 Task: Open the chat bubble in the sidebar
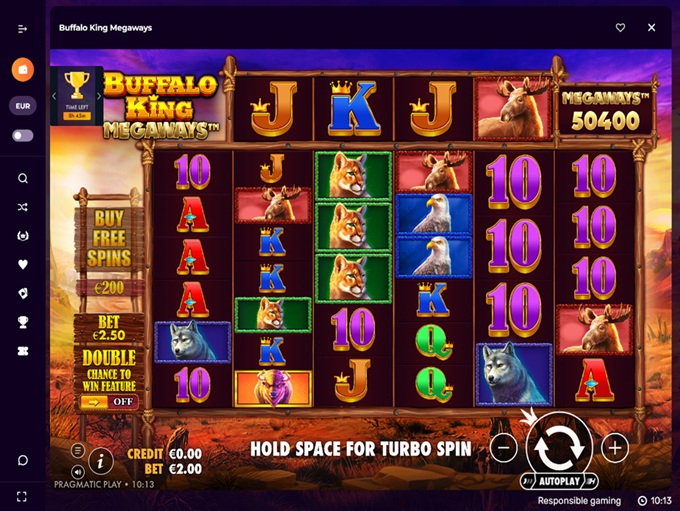coord(22,460)
